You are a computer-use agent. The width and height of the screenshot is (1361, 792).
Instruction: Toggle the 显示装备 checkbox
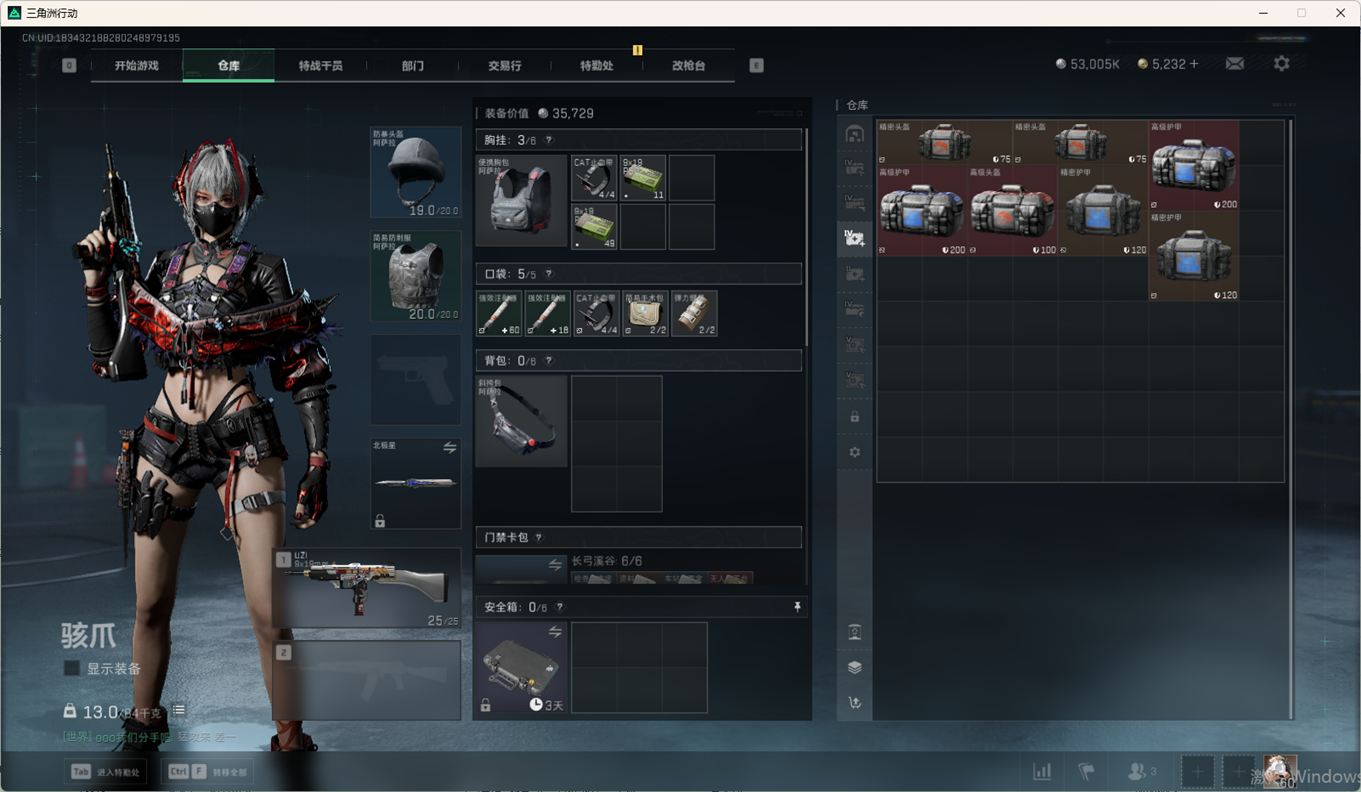pyautogui.click(x=72, y=668)
